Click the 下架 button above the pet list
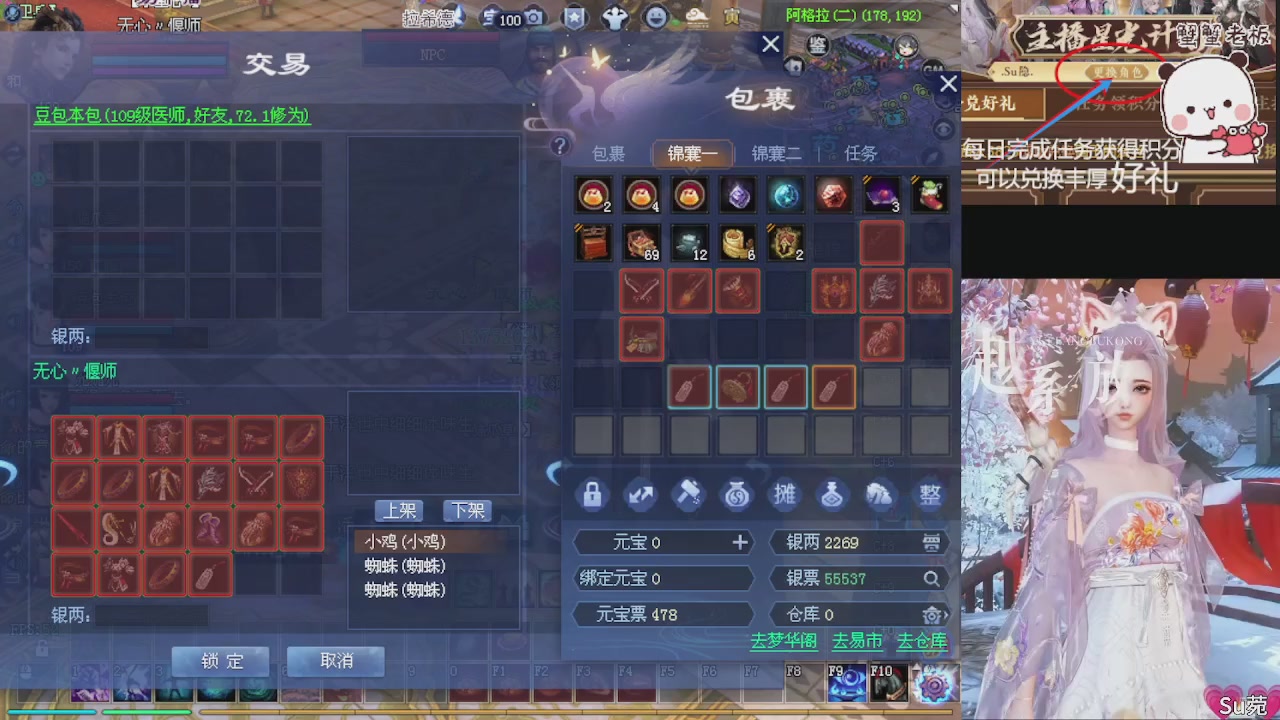The height and width of the screenshot is (720, 1280). 465,511
